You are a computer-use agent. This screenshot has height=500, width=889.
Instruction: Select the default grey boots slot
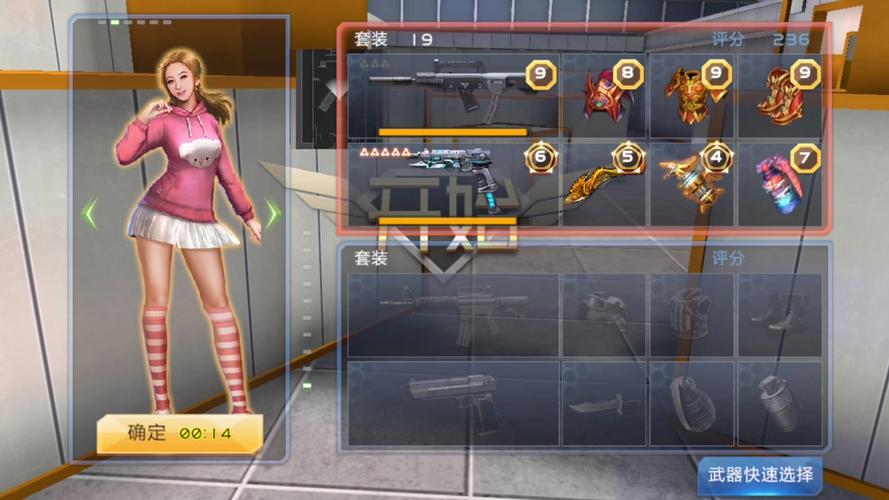click(781, 314)
